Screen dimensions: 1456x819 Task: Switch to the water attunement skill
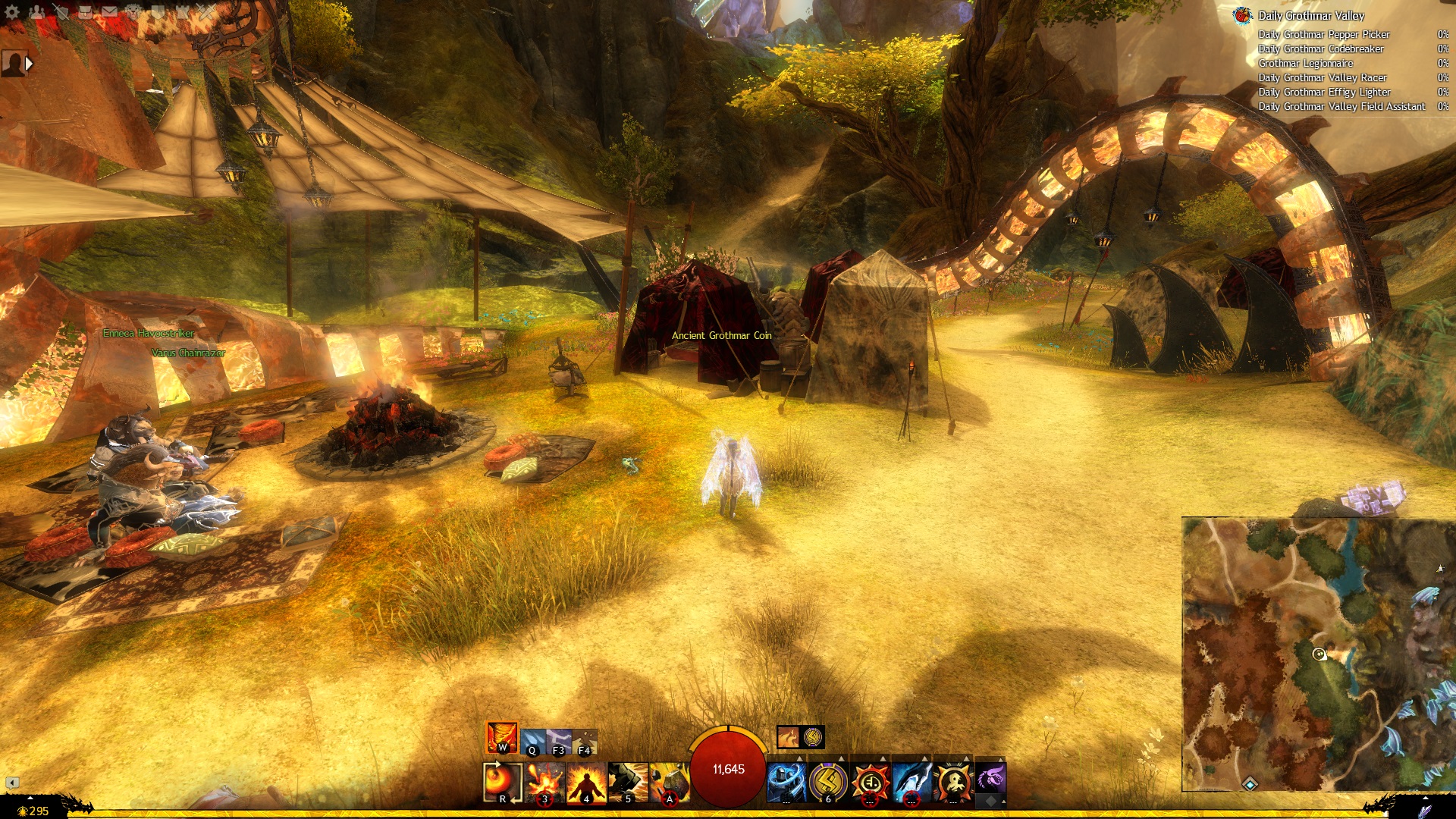point(532,741)
